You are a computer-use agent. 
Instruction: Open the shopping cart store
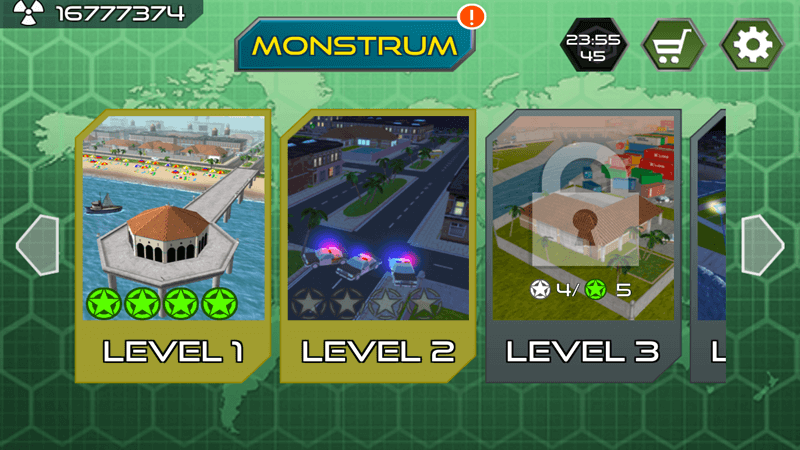(673, 45)
